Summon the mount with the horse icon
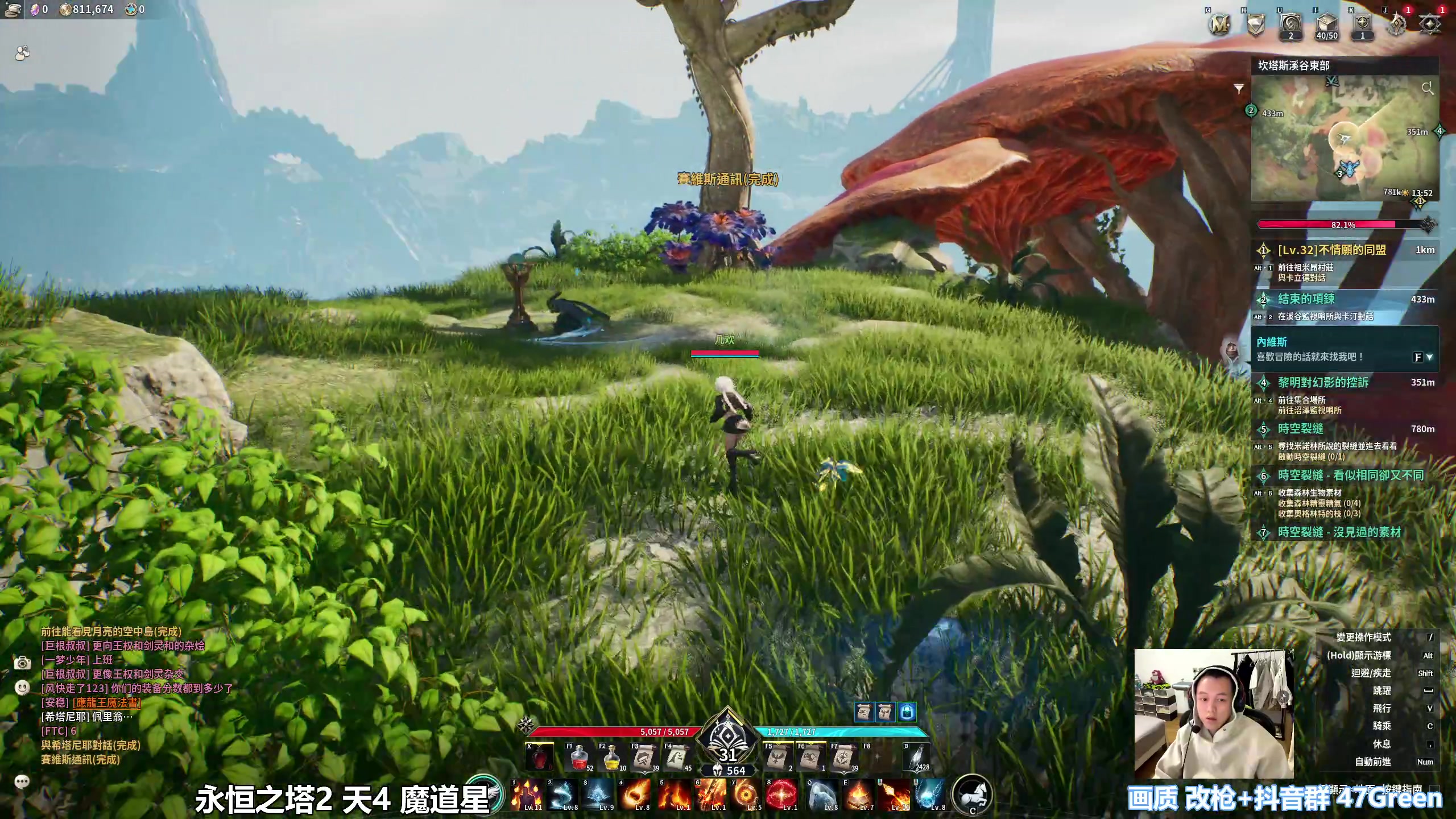Viewport: 1456px width, 819px height. click(972, 795)
